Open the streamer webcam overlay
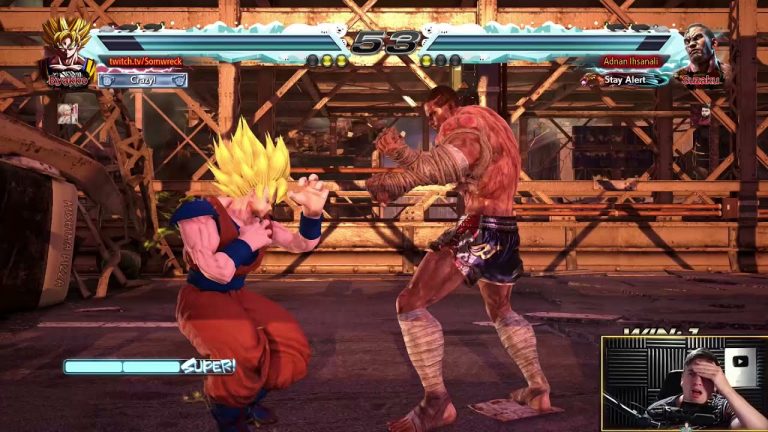This screenshot has height=432, width=768. 684,383
